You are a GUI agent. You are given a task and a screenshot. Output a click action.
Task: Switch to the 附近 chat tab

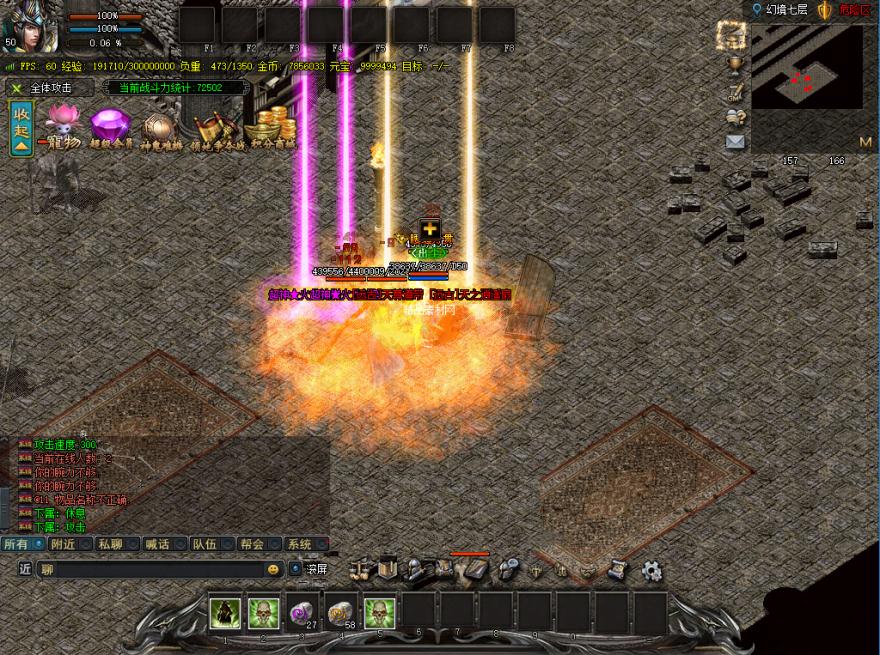coord(63,544)
